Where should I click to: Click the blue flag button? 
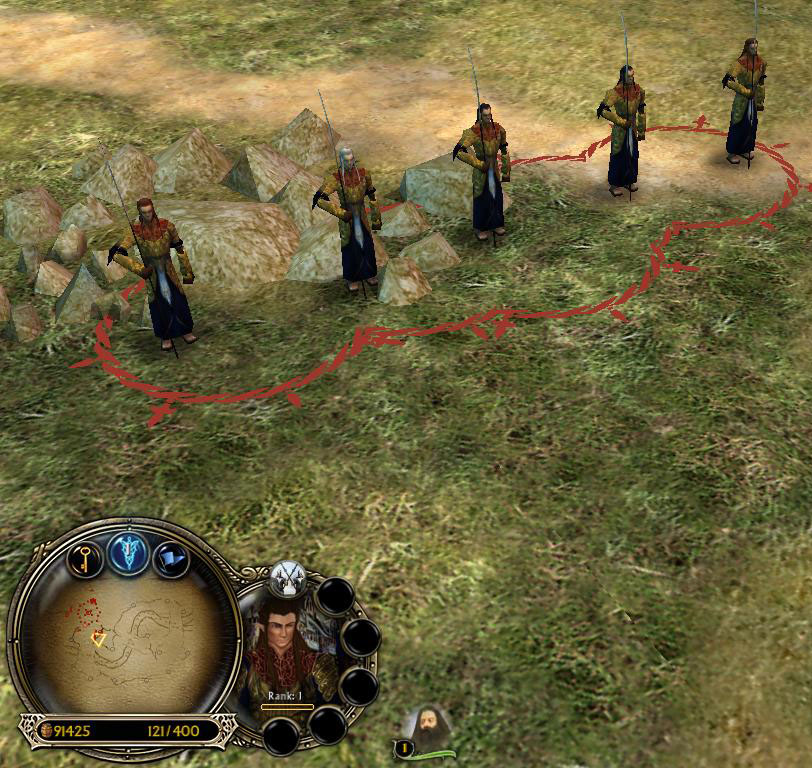pos(171,558)
